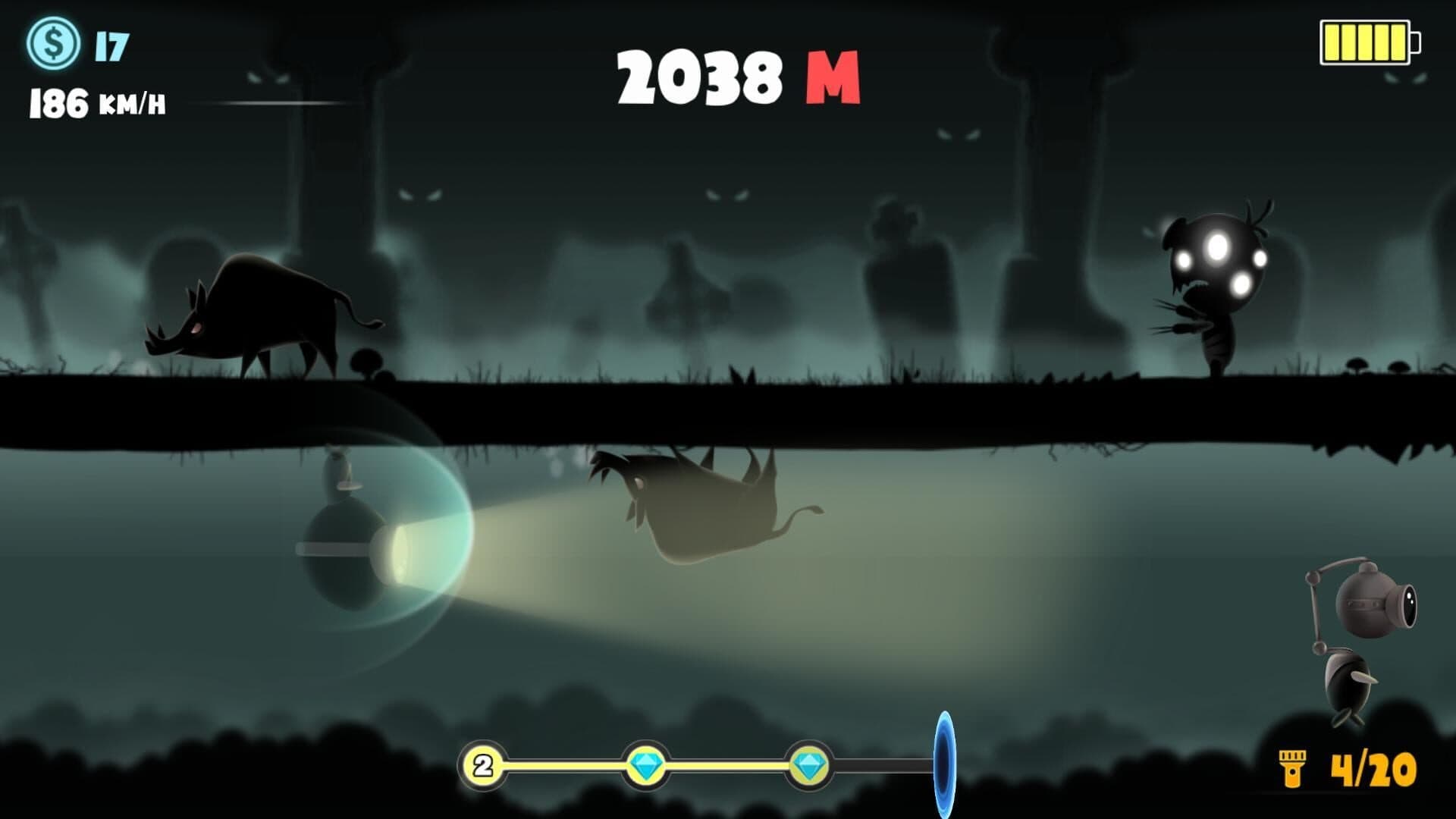This screenshot has width=1456, height=819.
Task: Select the stage 2 progress marker
Action: click(483, 766)
